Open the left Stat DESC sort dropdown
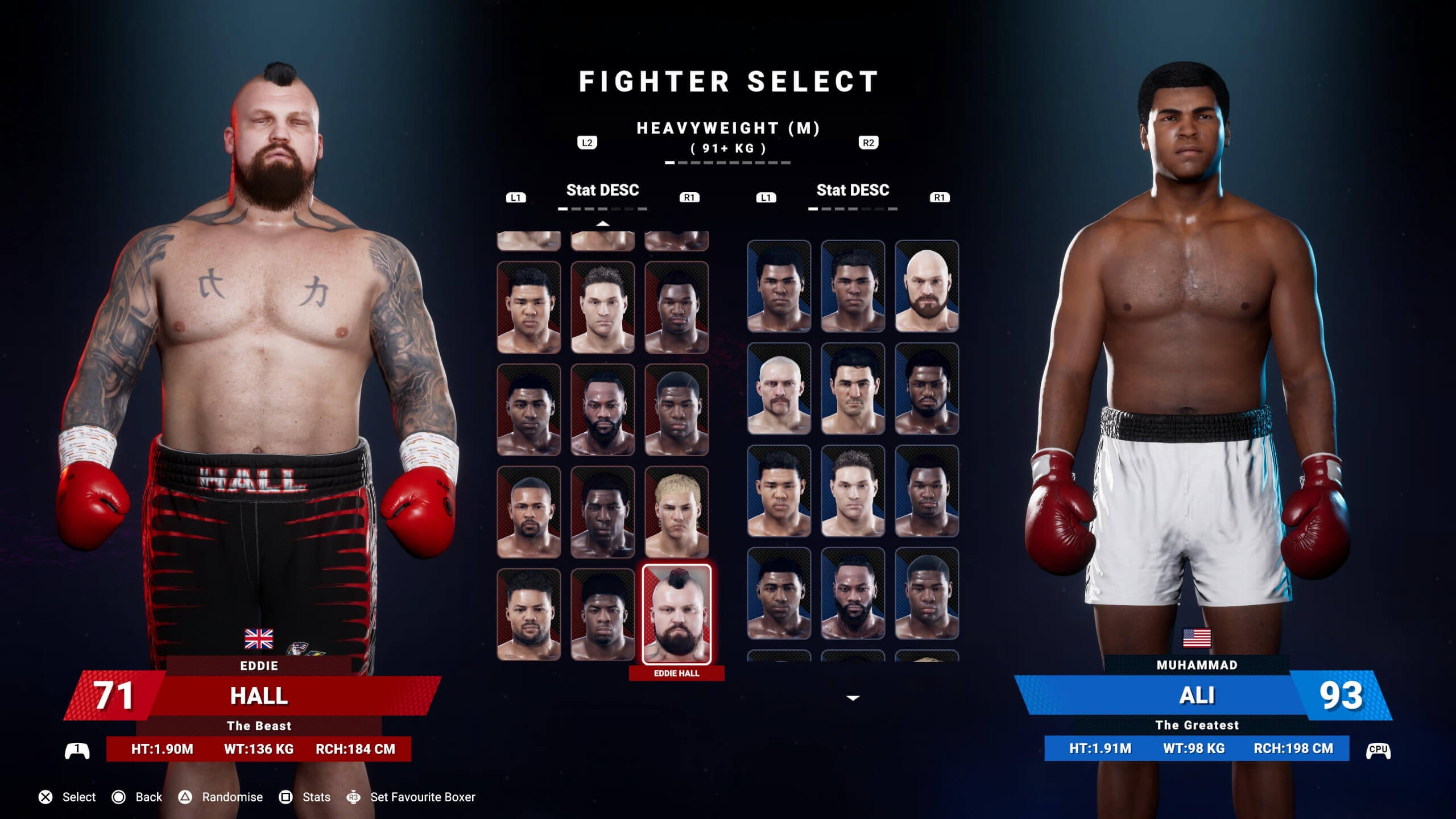 (603, 191)
